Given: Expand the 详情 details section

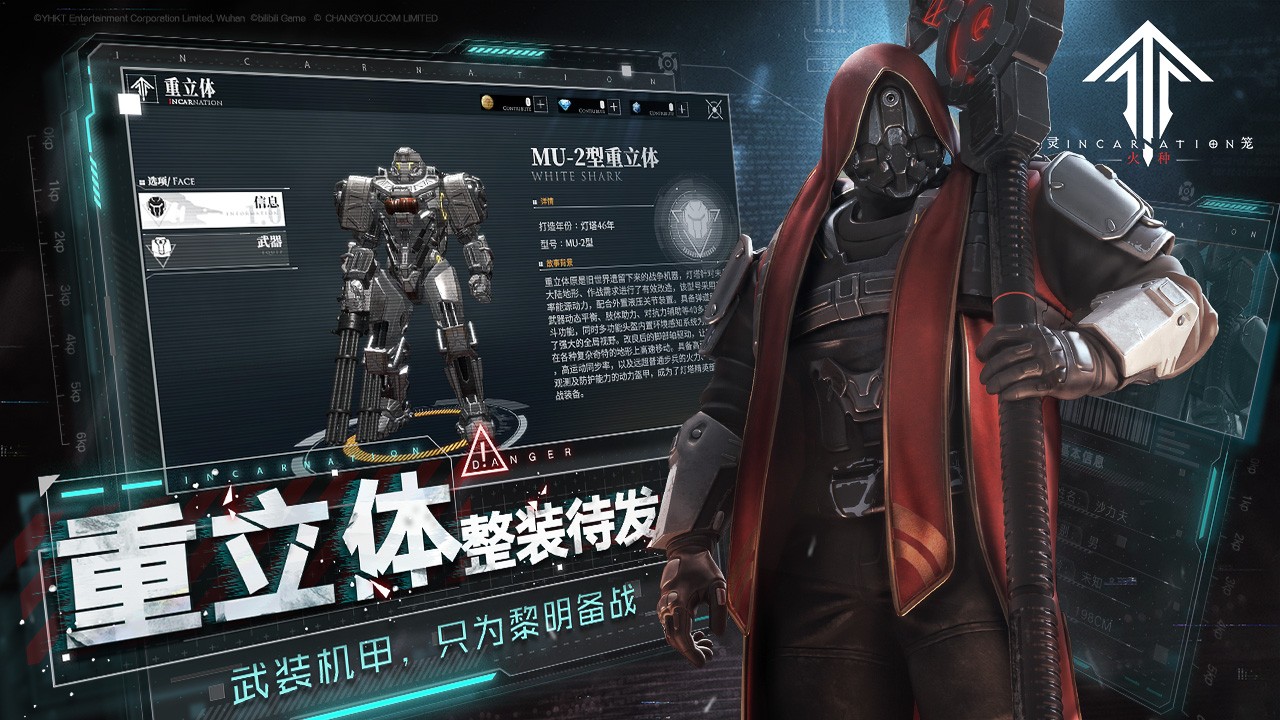Looking at the screenshot, I should pyautogui.click(x=545, y=201).
